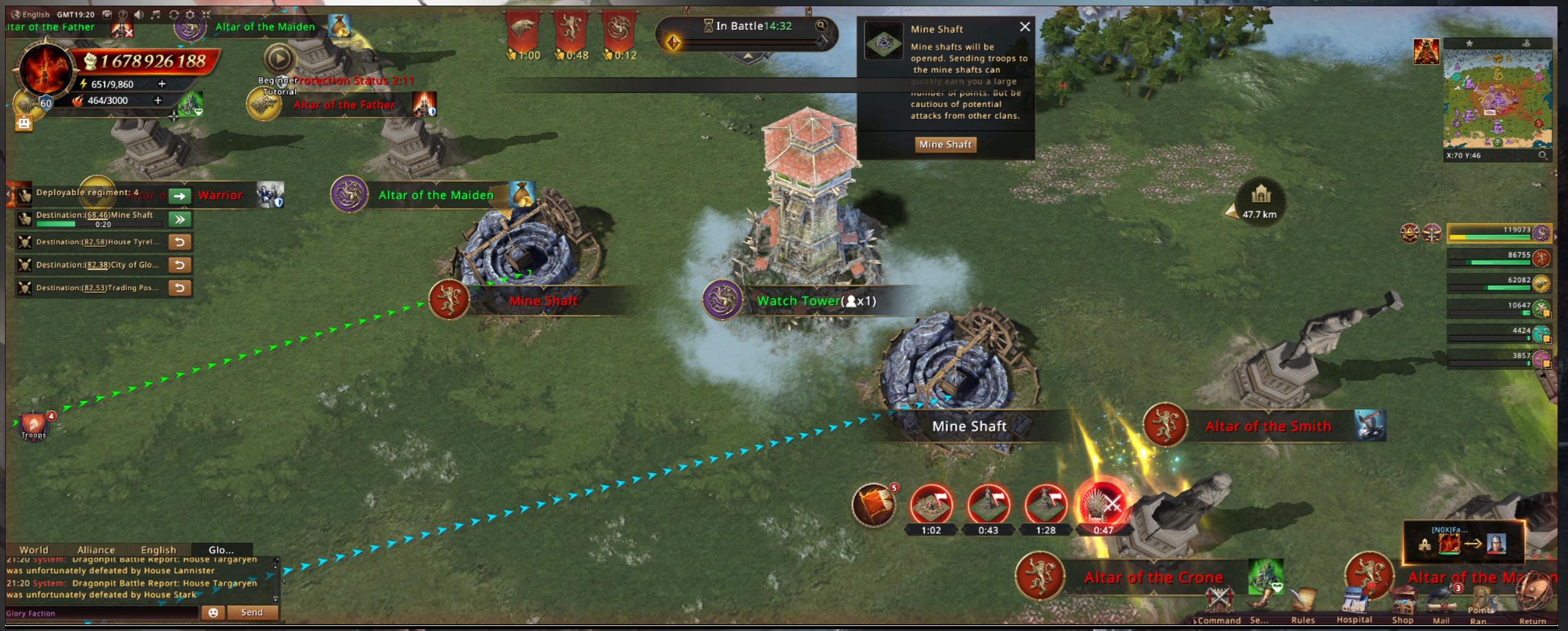Send a chat message with Send button
The height and width of the screenshot is (631, 1568).
pos(252,612)
